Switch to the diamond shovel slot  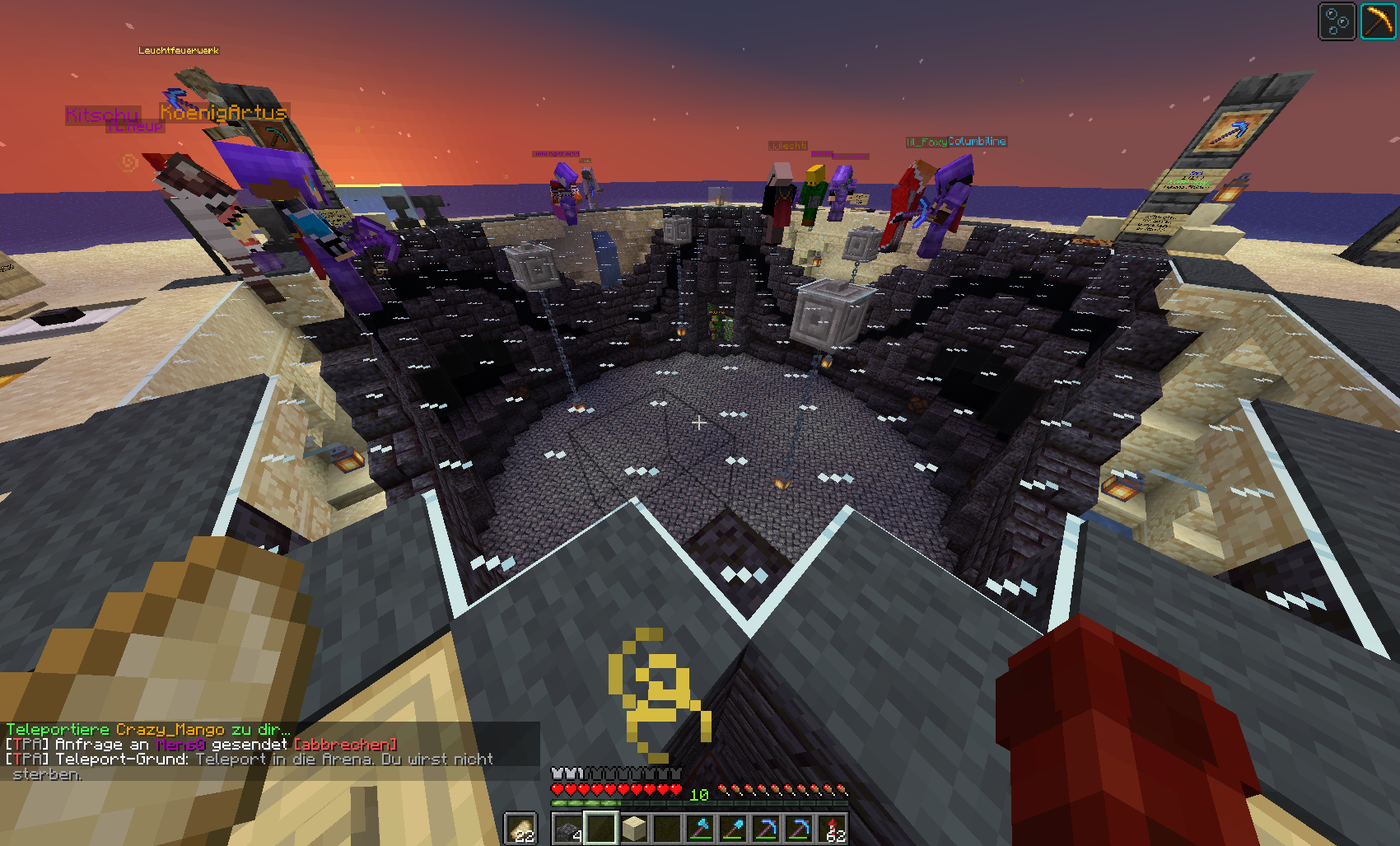[x=733, y=829]
